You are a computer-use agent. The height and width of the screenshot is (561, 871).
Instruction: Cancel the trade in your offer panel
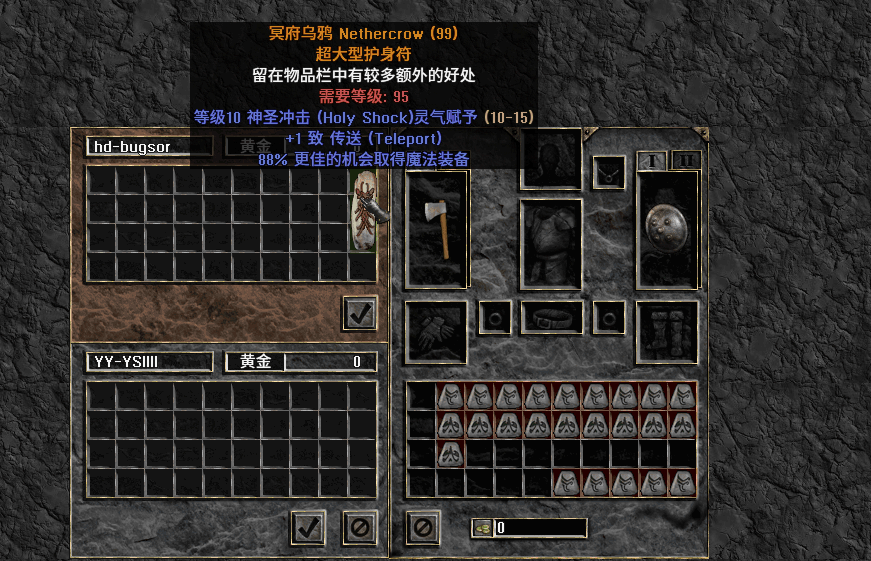tap(359, 526)
